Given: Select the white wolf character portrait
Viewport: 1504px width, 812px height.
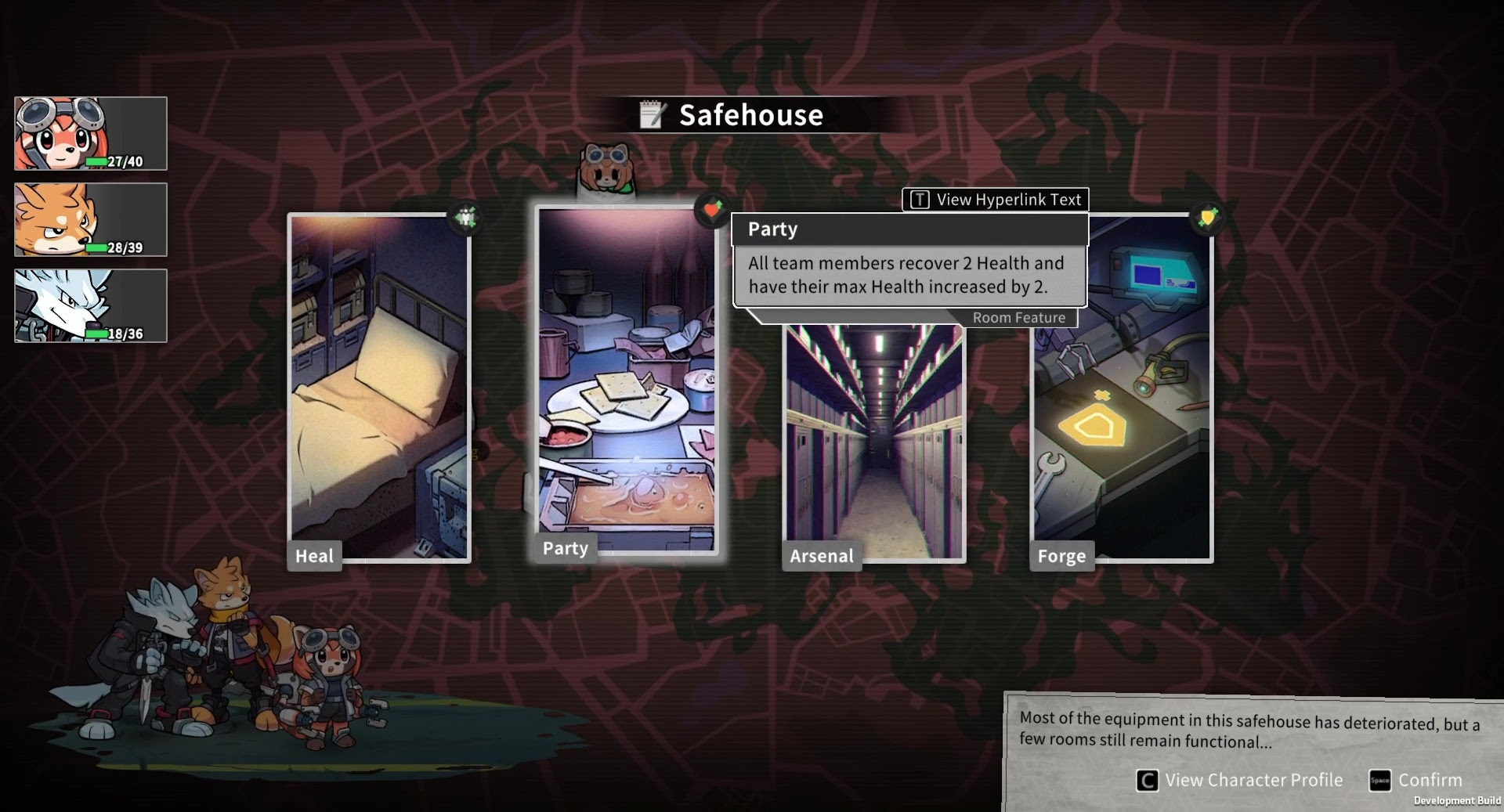Looking at the screenshot, I should 91,306.
